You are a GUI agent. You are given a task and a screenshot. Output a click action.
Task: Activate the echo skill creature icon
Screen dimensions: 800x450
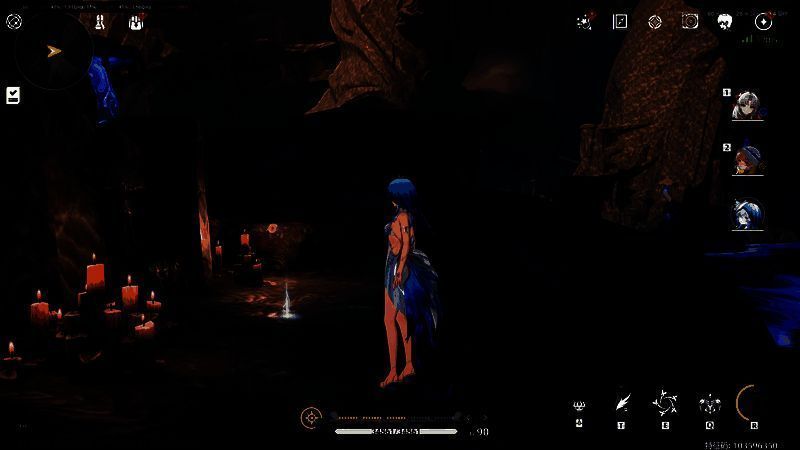[709, 404]
